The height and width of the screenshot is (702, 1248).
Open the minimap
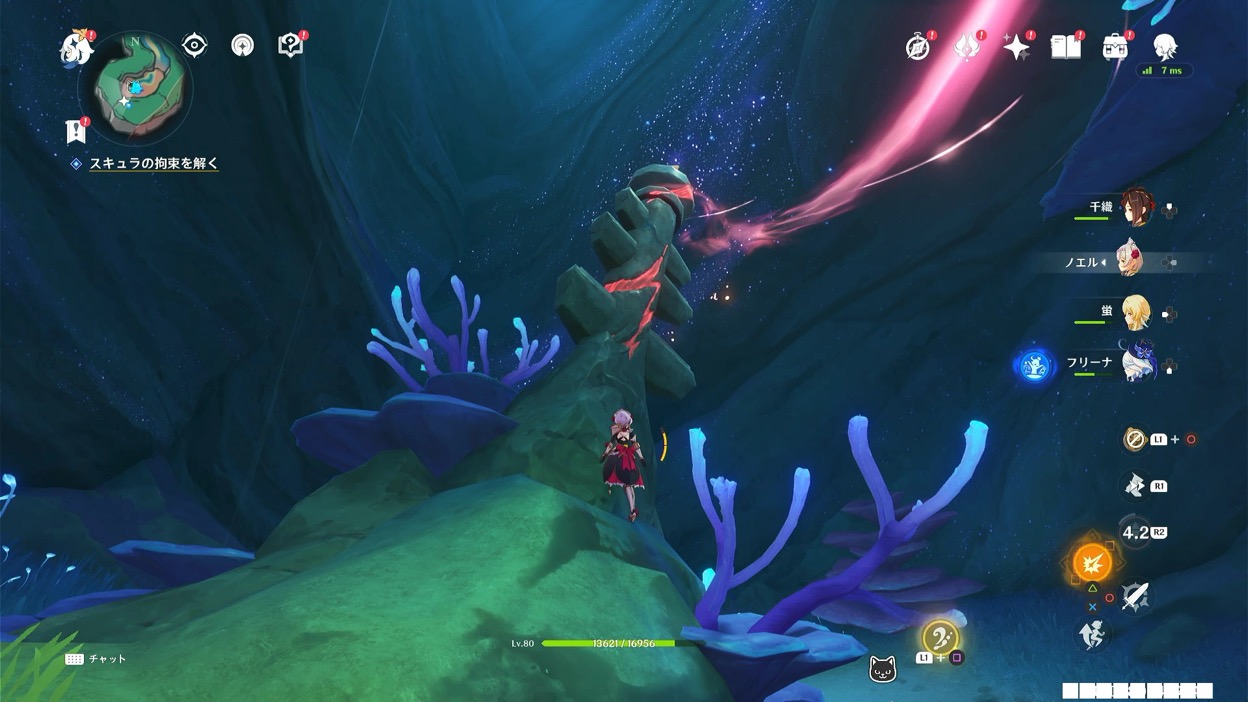tap(135, 88)
